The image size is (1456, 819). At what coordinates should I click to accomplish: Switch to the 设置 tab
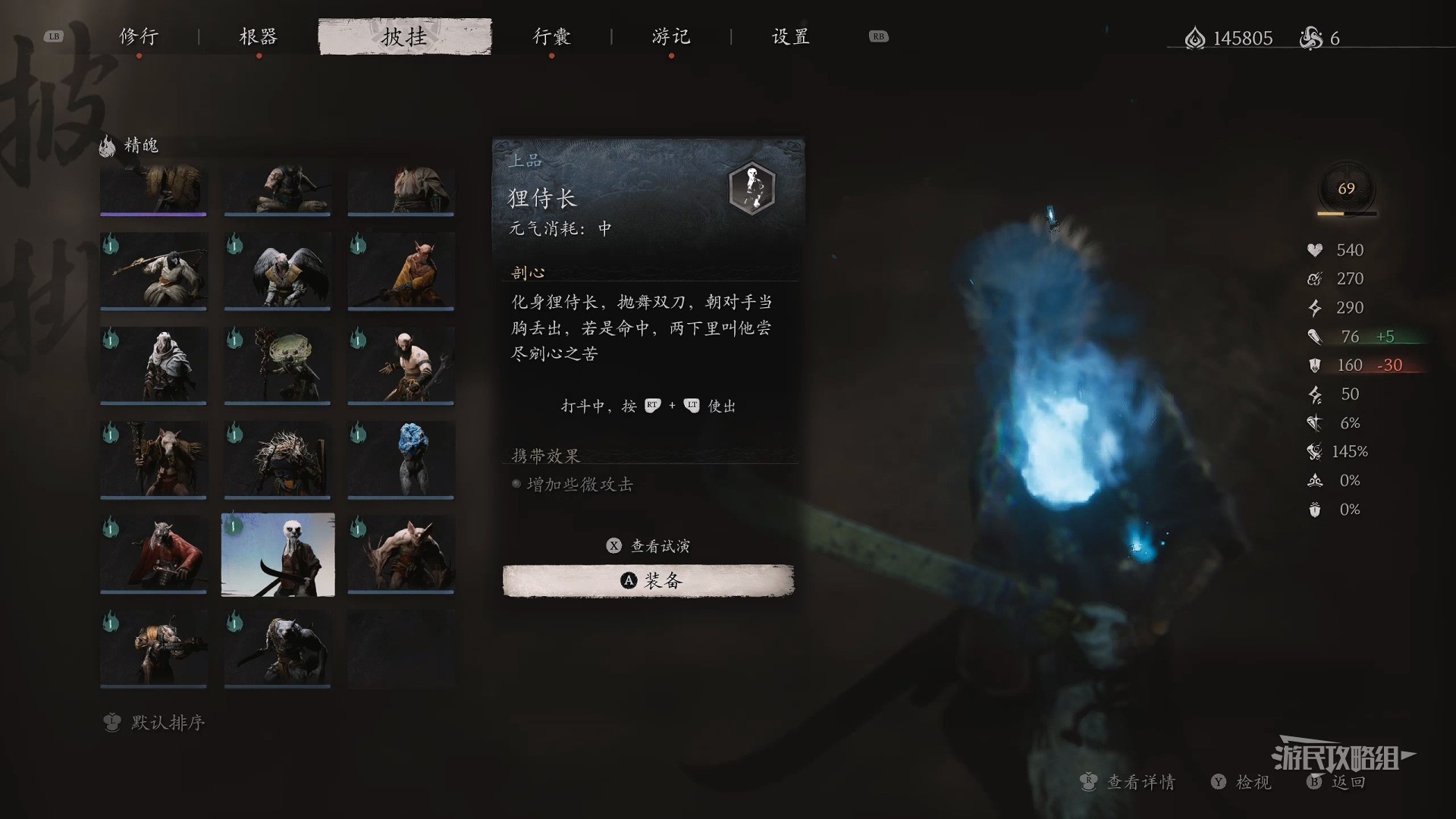(x=791, y=36)
